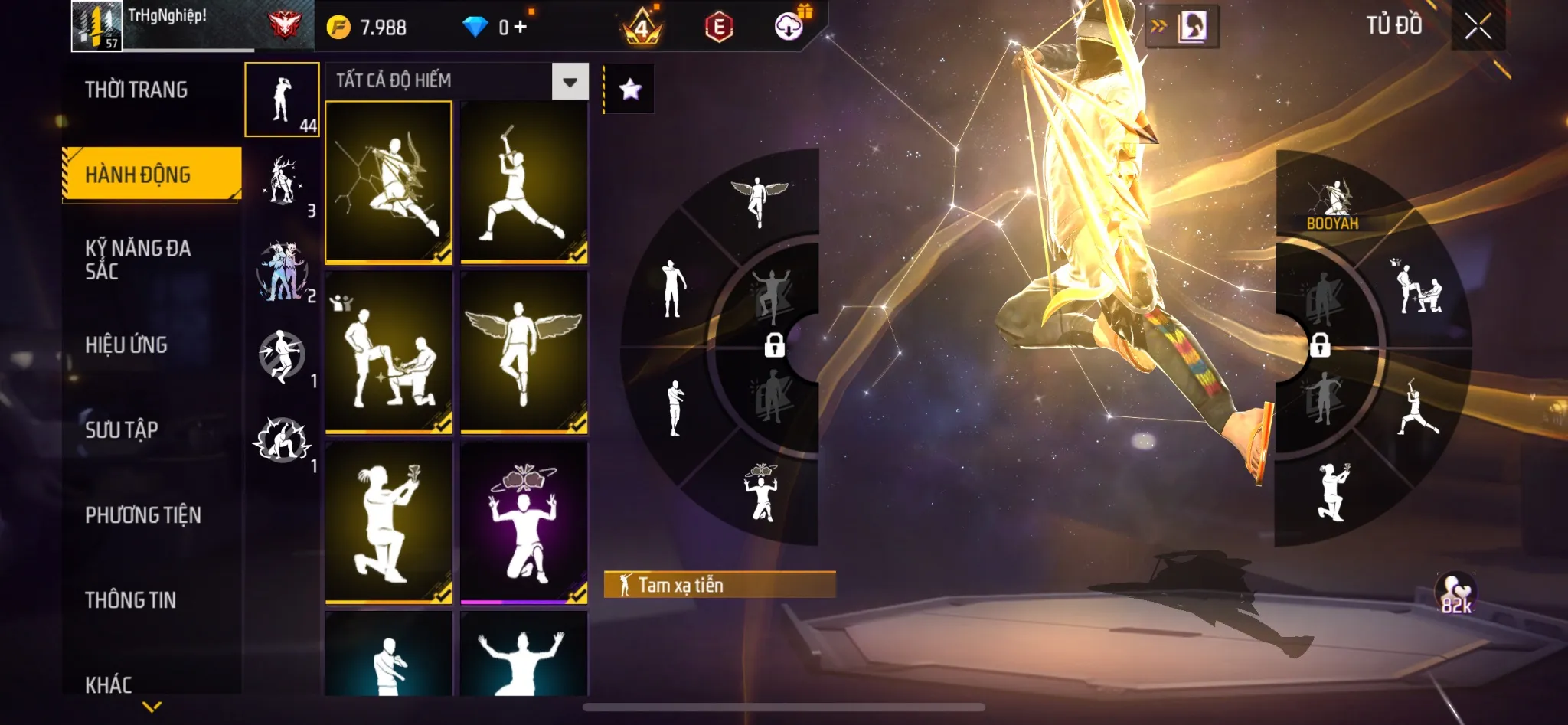The image size is (1568, 725).
Task: Toggle the star favorites filter
Action: [629, 90]
